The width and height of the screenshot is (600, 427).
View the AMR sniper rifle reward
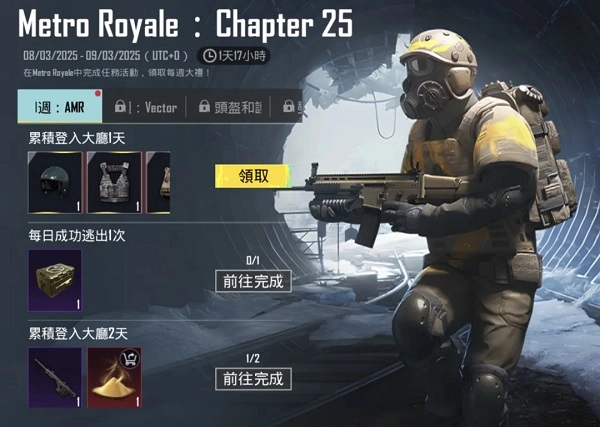54,377
